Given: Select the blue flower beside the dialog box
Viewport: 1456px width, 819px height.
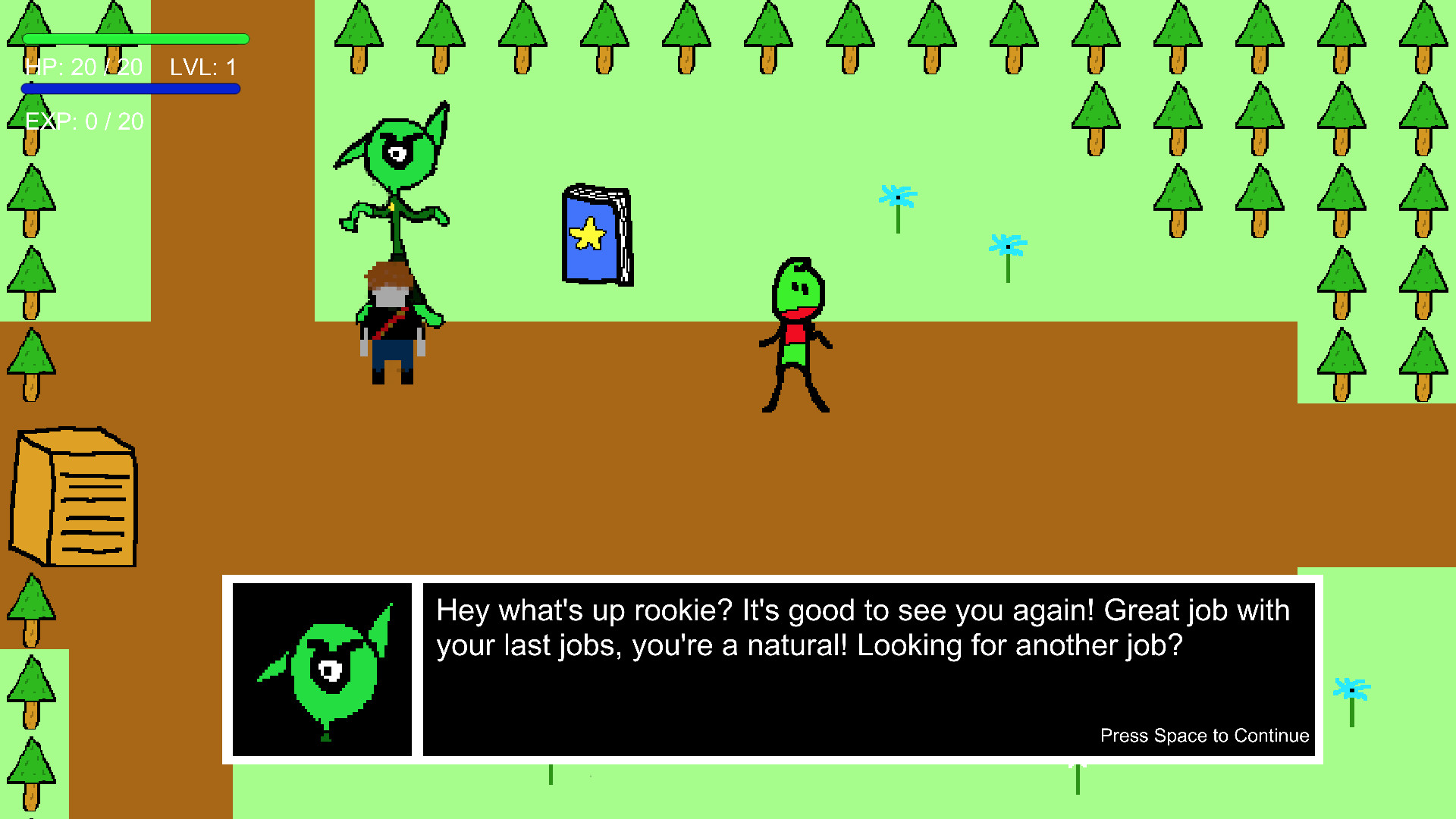Looking at the screenshot, I should click(1350, 690).
